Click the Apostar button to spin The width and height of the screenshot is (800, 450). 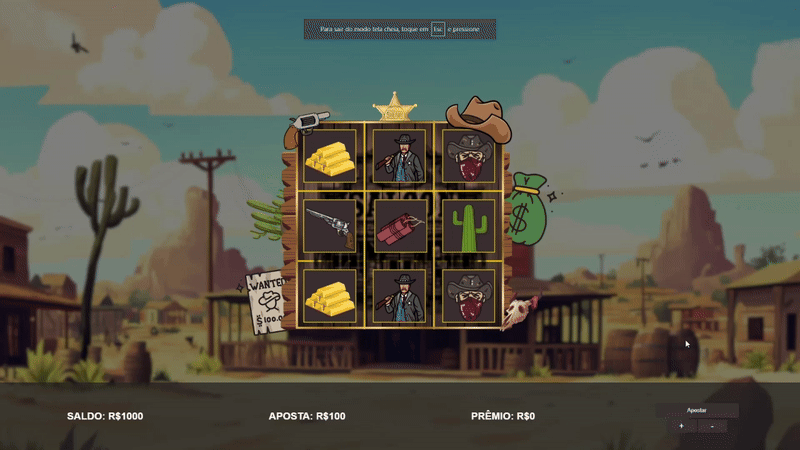pos(697,410)
